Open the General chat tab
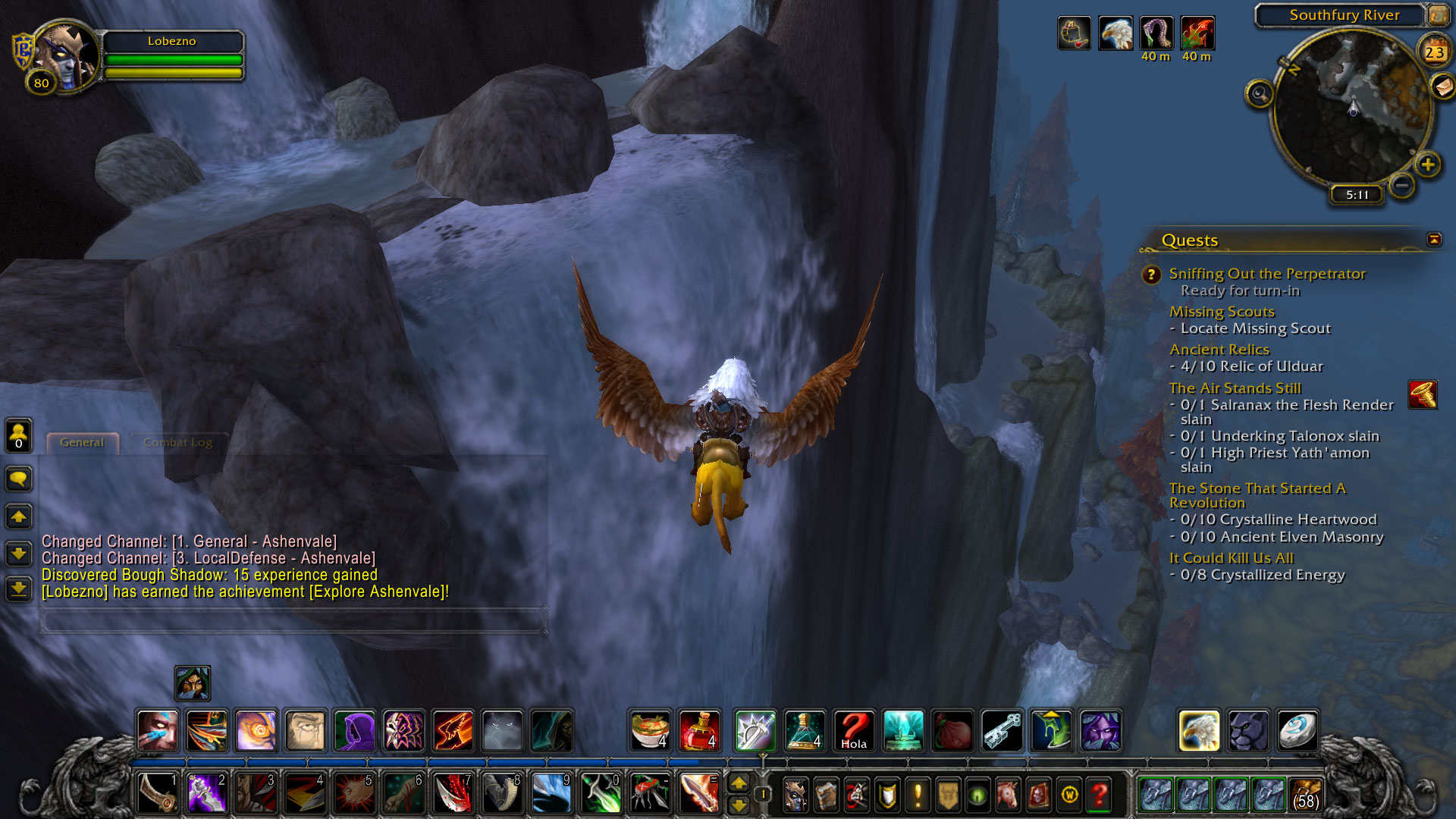 tap(82, 442)
